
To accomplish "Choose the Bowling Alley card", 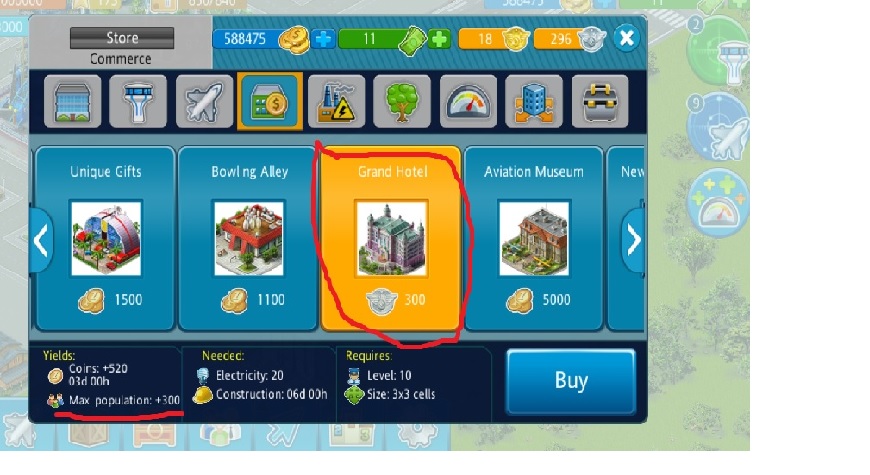I will click(249, 238).
